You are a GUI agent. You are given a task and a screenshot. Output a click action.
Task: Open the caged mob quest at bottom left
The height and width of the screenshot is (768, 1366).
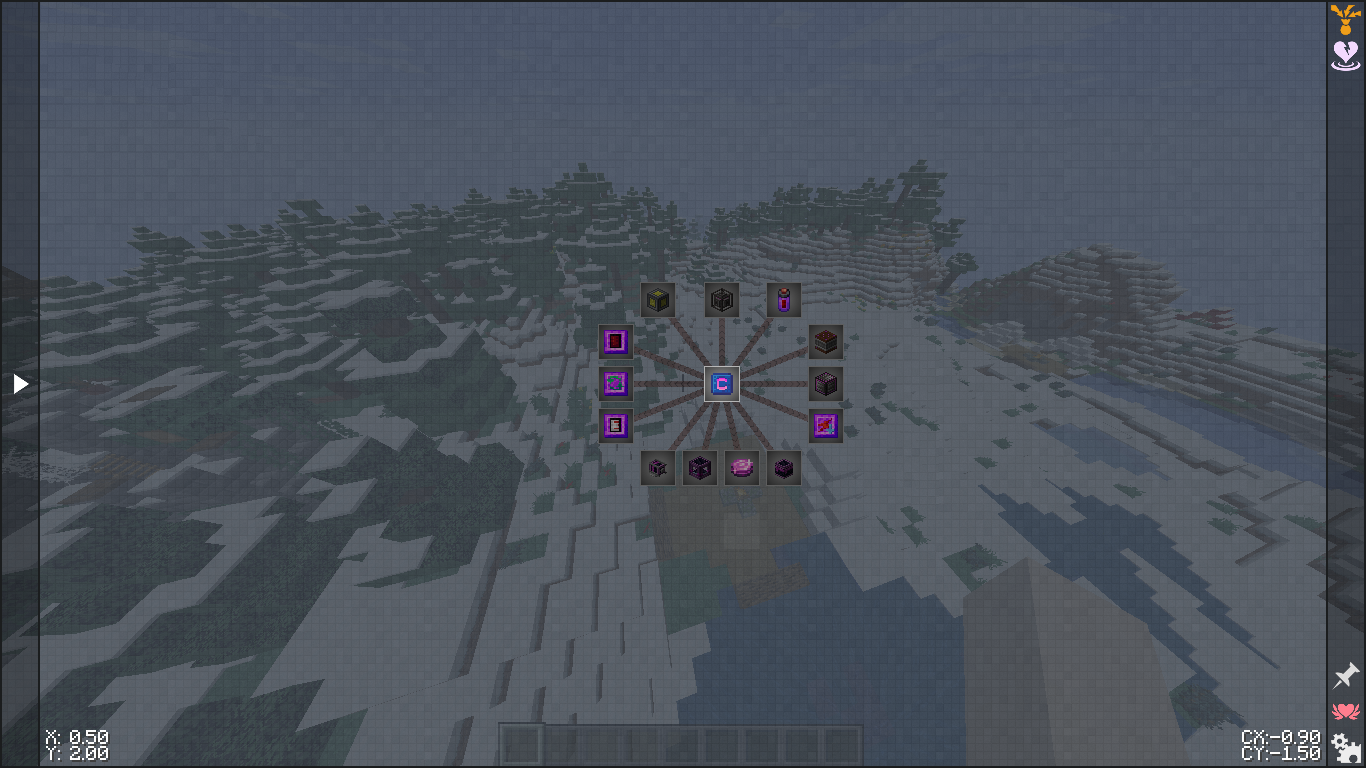[x=657, y=467]
